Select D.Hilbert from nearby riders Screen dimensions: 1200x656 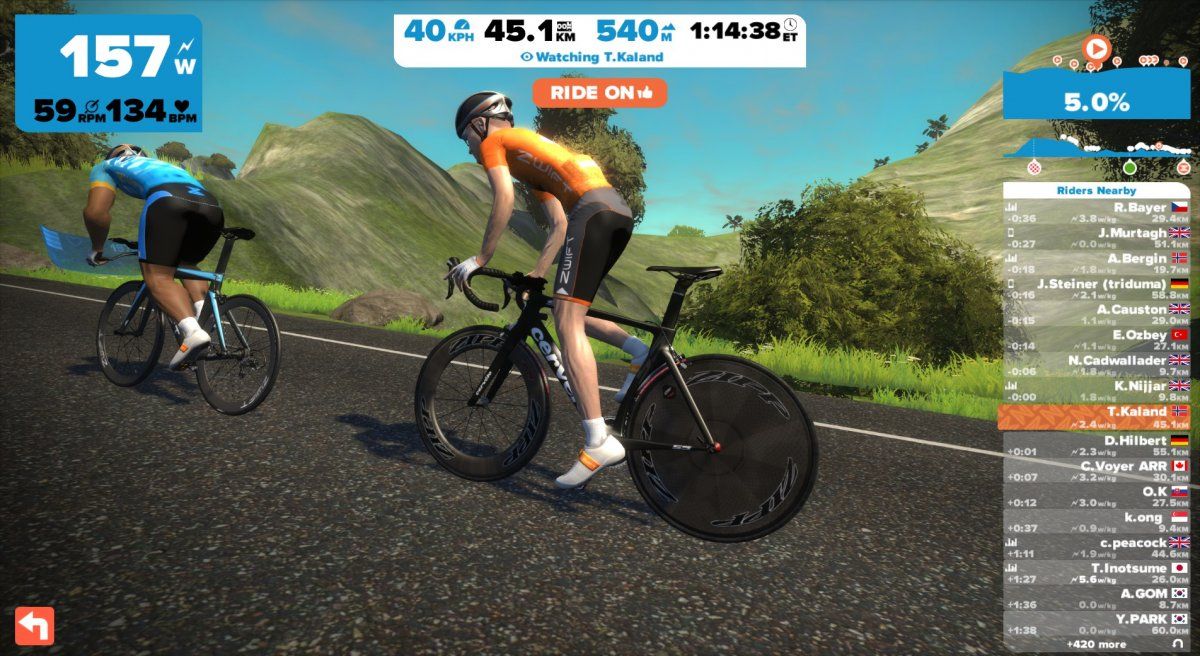[1096, 445]
